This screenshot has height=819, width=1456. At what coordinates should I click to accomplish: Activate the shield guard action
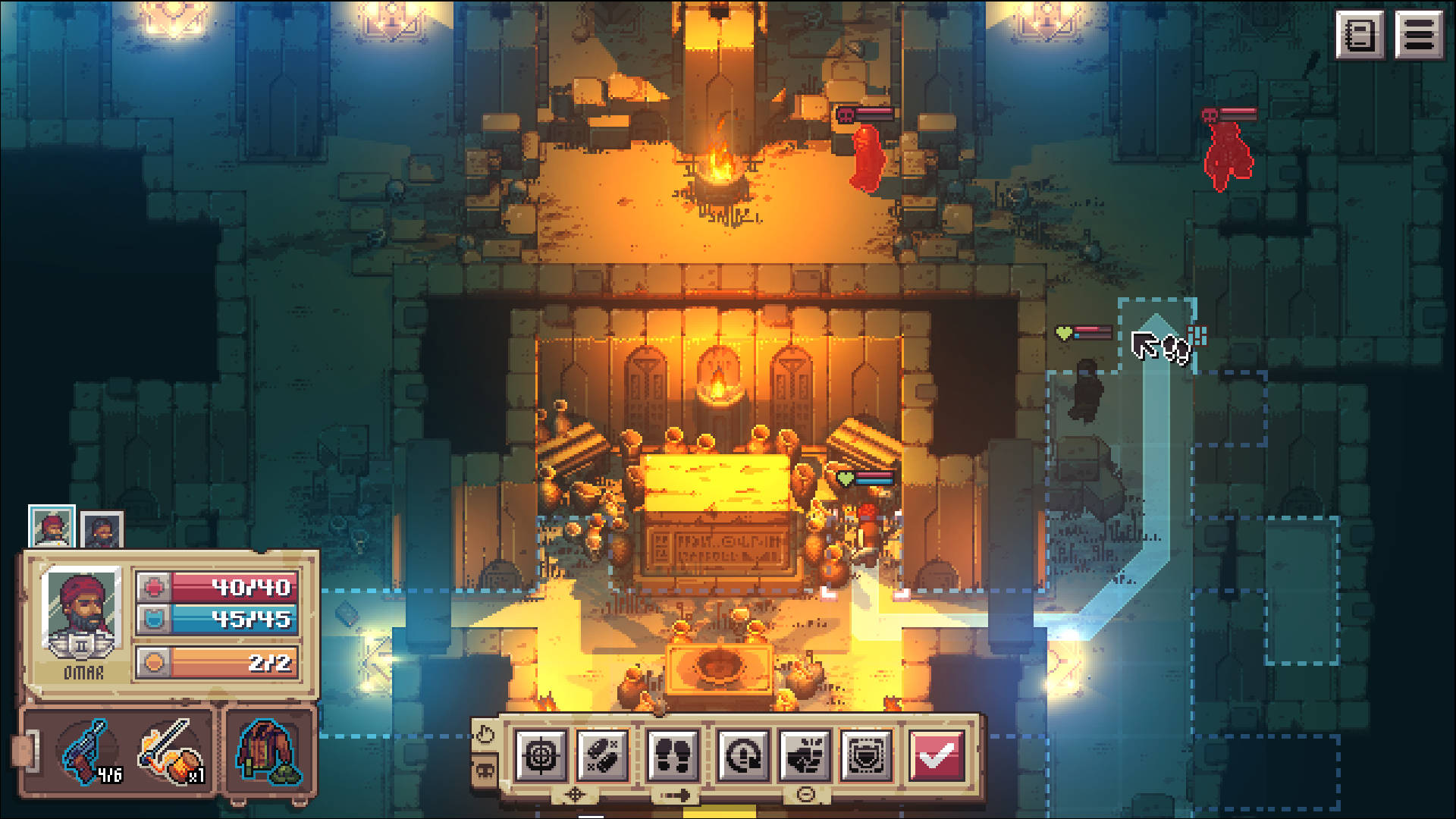point(867,755)
